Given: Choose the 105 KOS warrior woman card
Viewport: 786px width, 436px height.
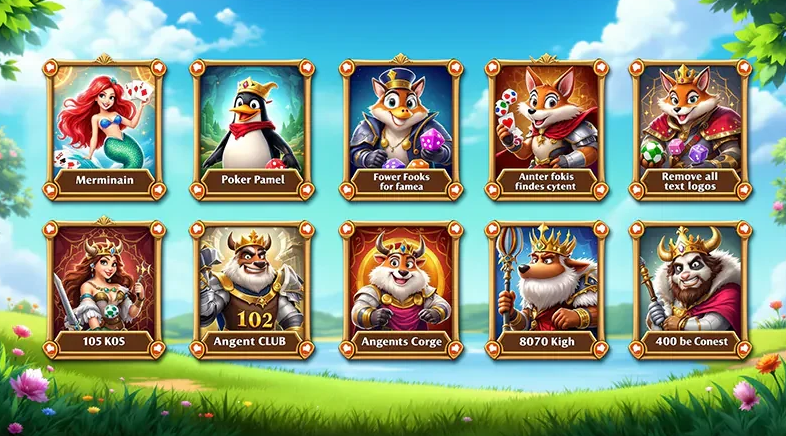Looking at the screenshot, I should (105, 290).
